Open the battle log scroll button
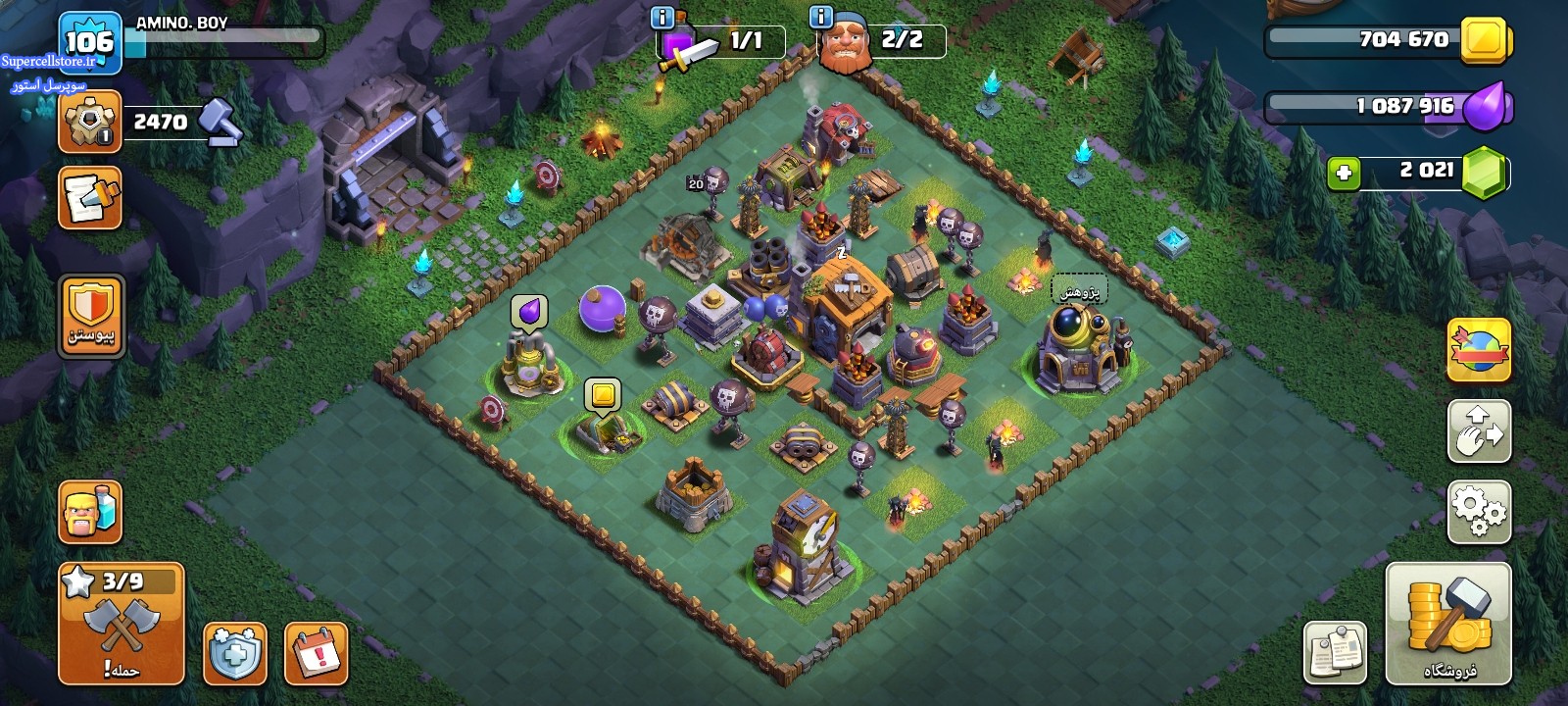Viewport: 1568px width, 706px height. tap(90, 197)
